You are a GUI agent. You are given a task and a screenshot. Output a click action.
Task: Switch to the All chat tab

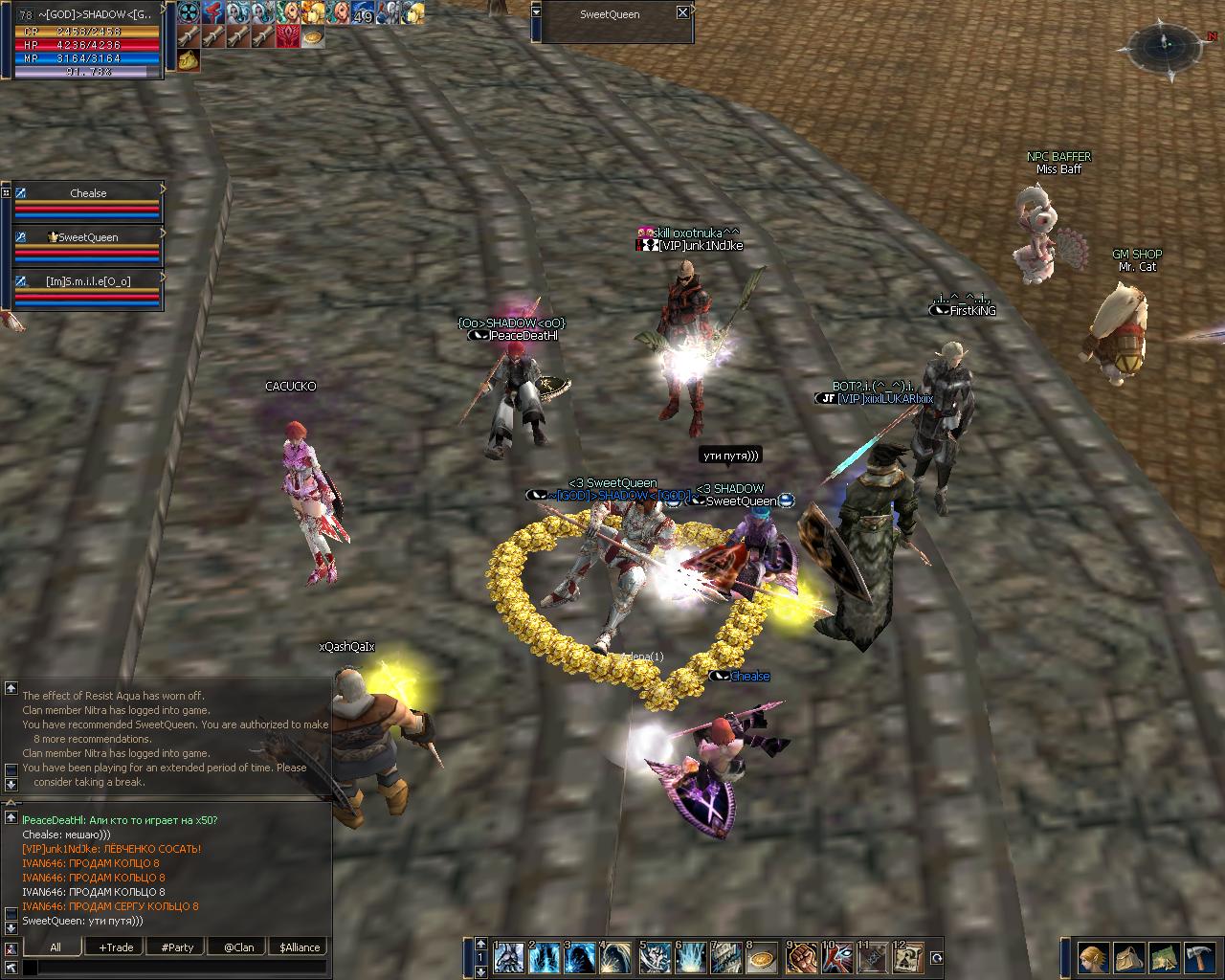[55, 947]
